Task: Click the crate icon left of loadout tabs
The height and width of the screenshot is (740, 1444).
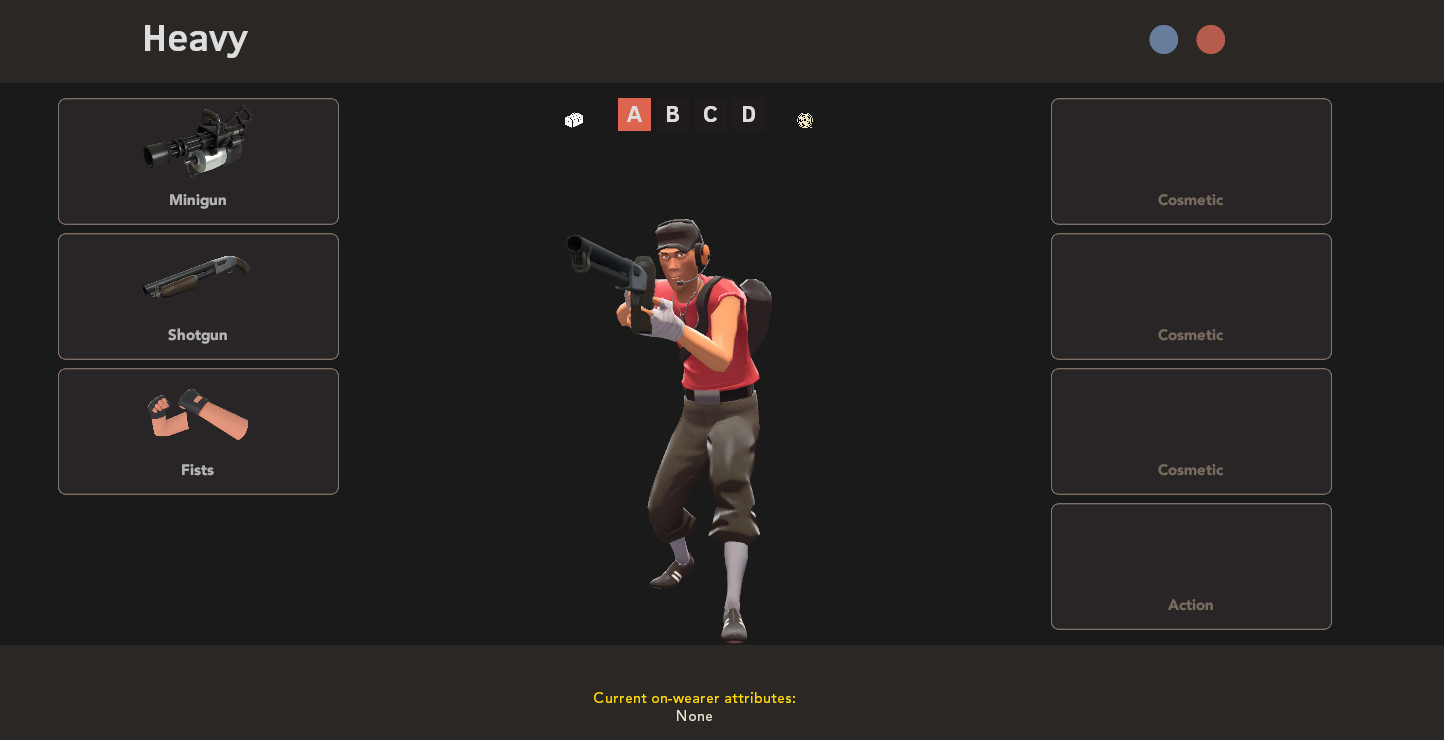Action: point(573,119)
